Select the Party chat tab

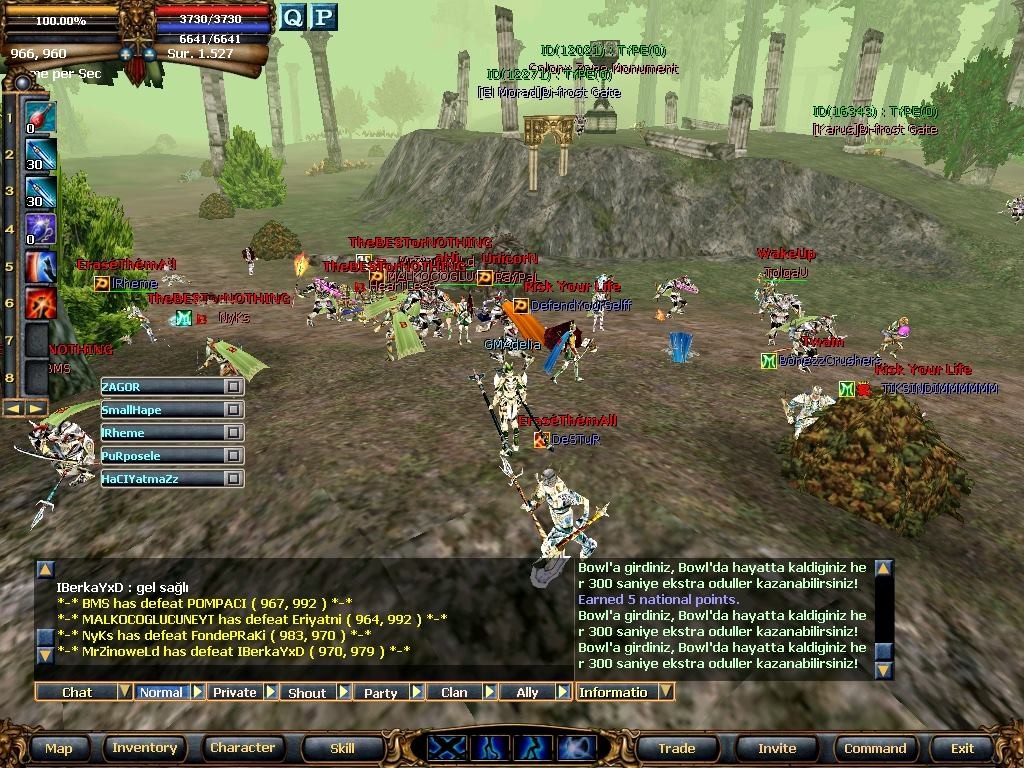coord(381,692)
